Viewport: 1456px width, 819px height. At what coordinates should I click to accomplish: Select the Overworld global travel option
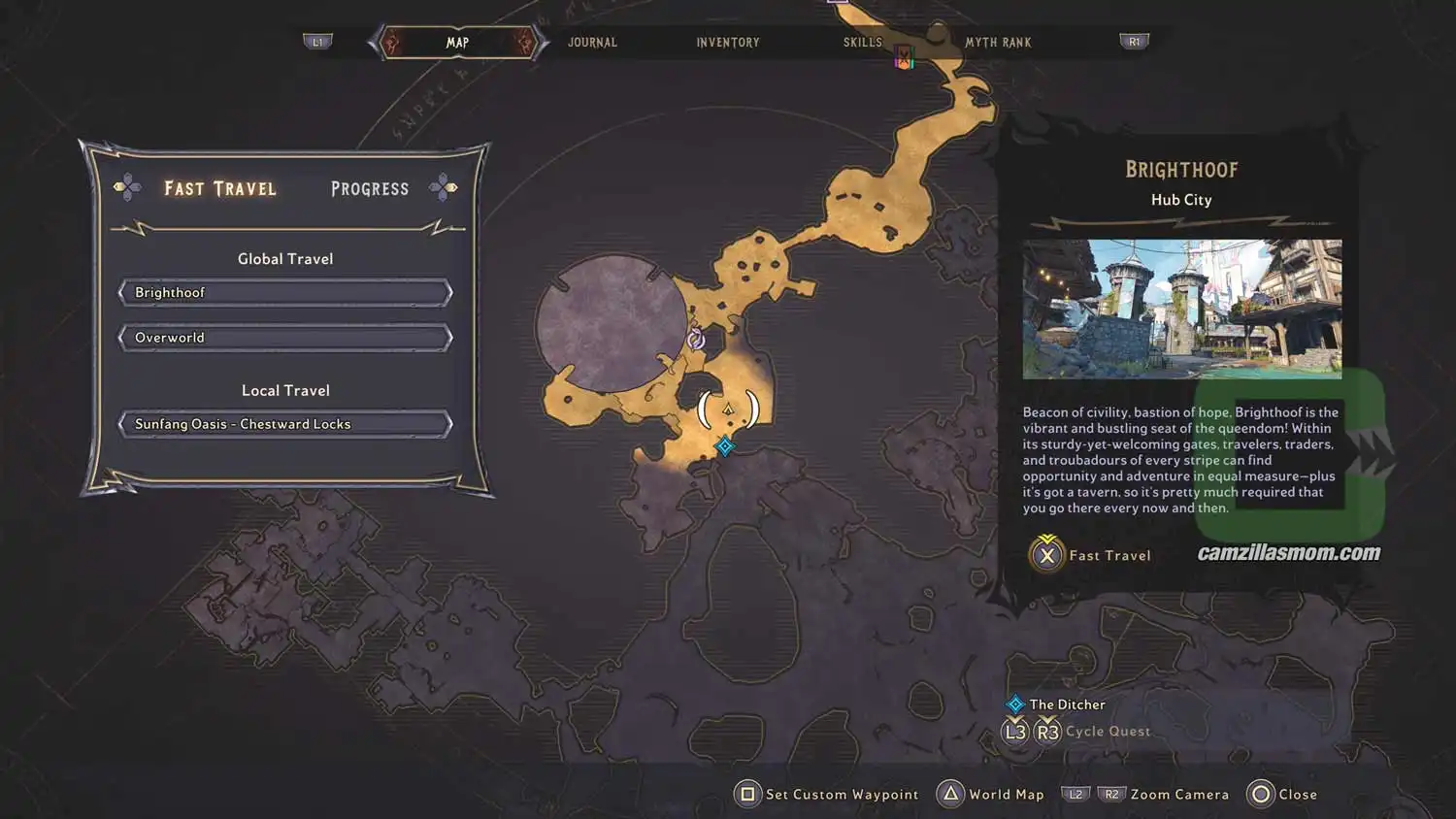click(x=284, y=337)
